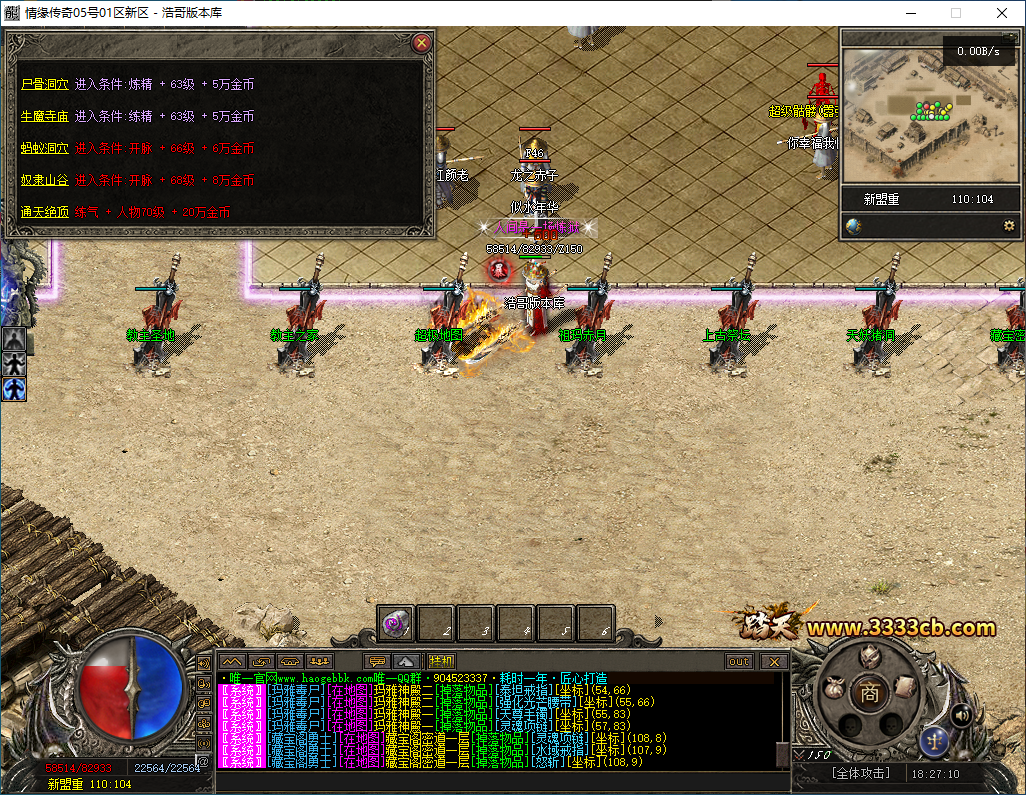Toggle the 挂机 auto-battle button
The height and width of the screenshot is (795, 1026).
point(441,661)
